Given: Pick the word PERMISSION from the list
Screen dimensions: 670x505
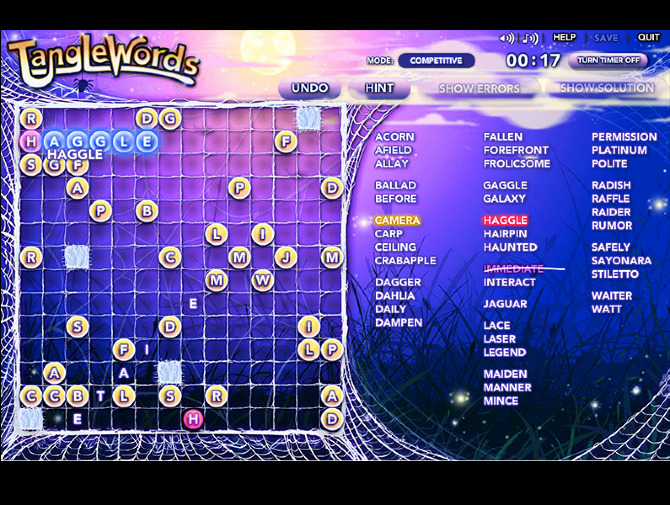Looking at the screenshot, I should tap(624, 137).
